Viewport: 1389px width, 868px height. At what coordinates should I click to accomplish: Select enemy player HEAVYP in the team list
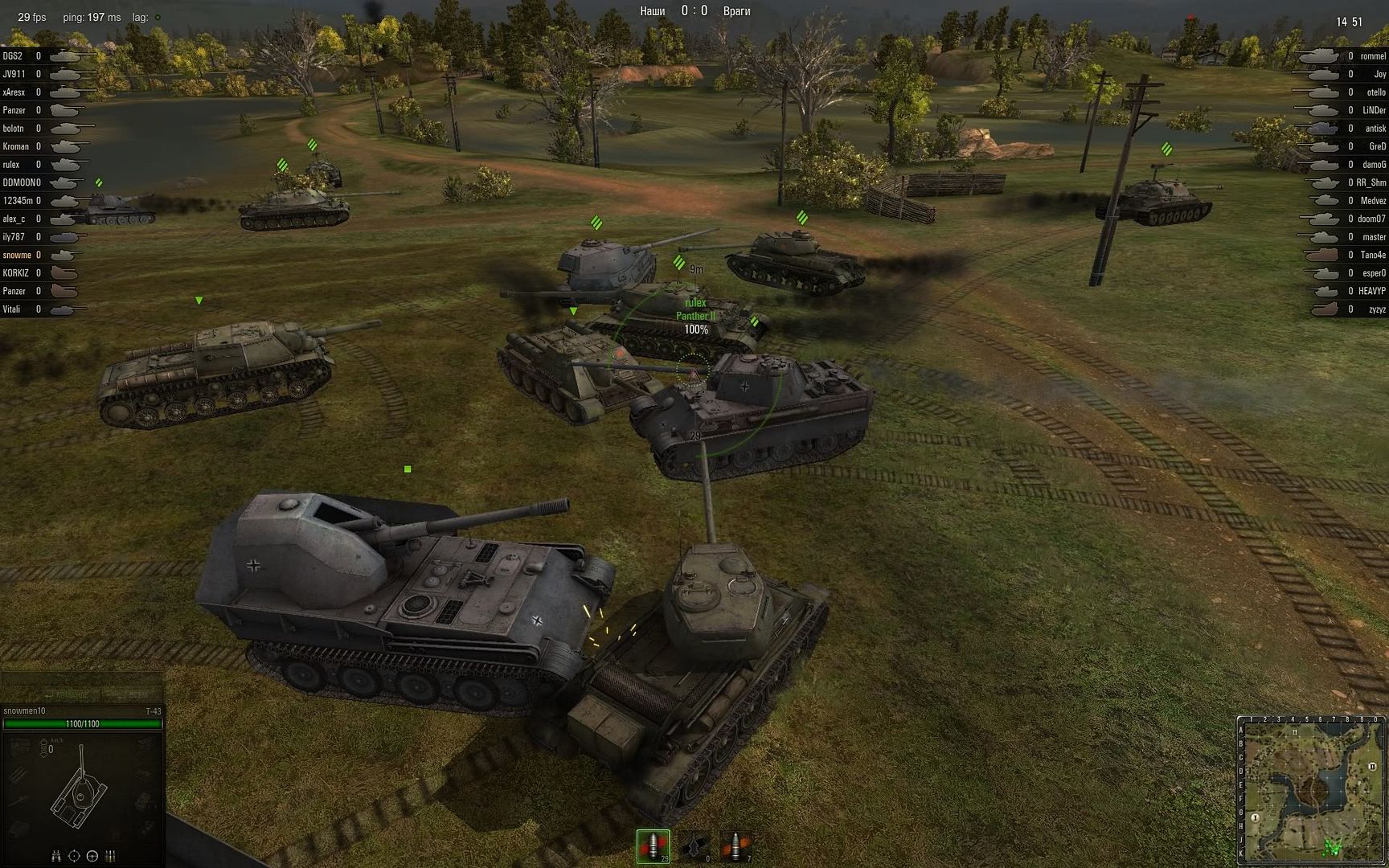click(1372, 291)
